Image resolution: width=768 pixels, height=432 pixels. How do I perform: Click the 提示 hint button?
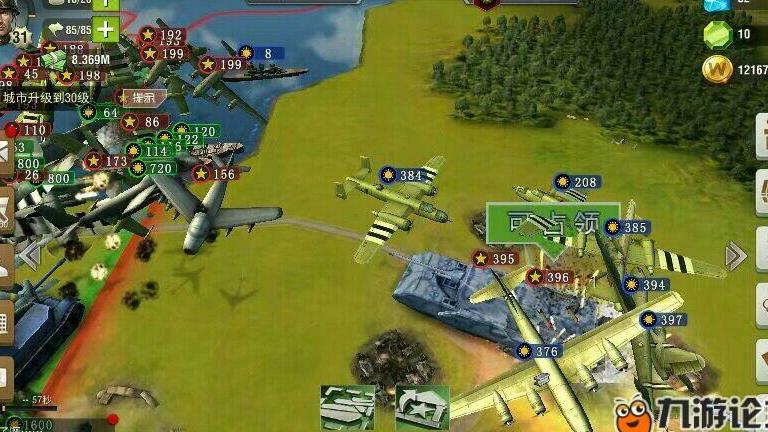coord(137,97)
